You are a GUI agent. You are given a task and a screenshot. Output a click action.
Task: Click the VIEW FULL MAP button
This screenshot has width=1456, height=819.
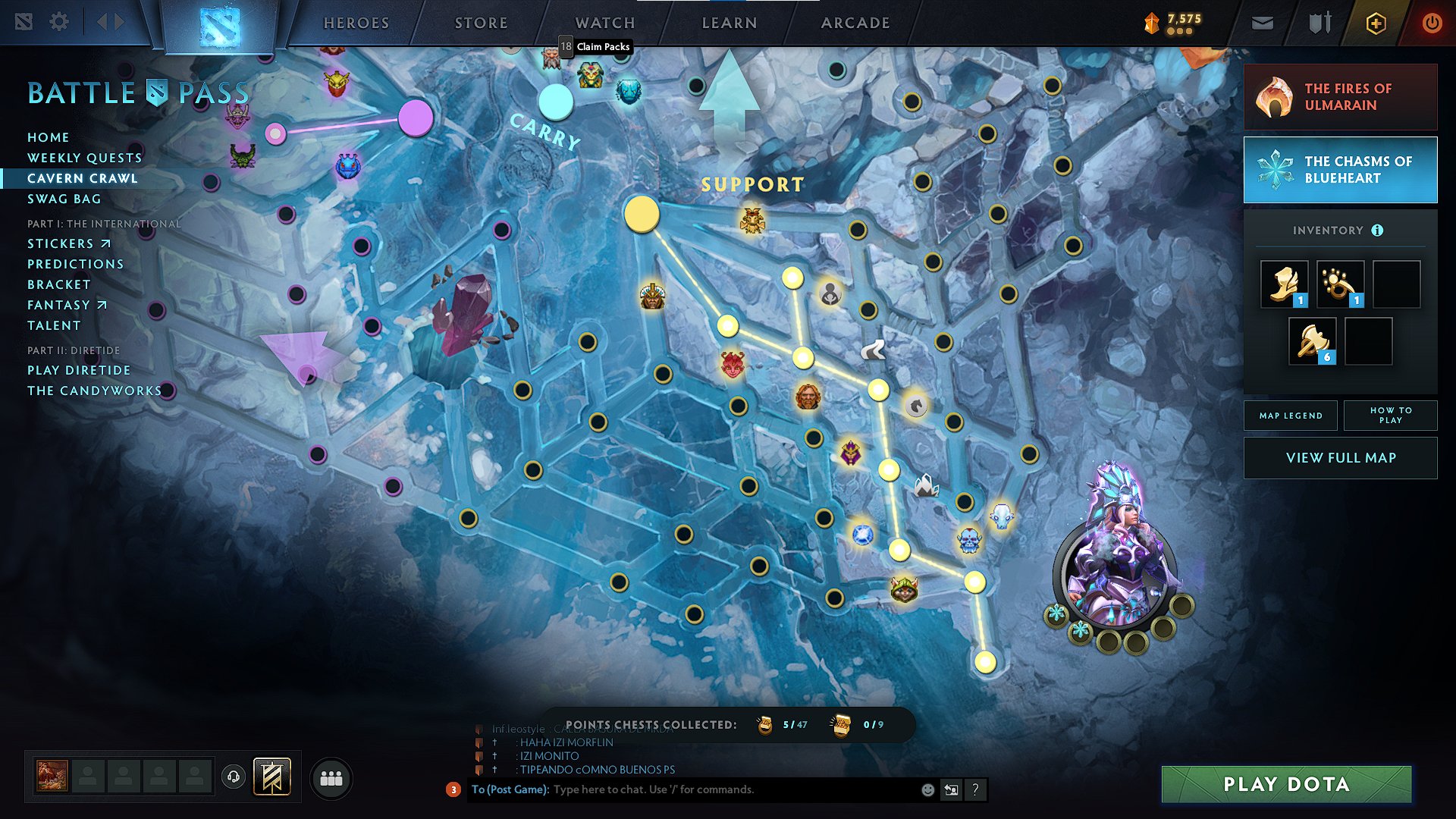coord(1340,457)
